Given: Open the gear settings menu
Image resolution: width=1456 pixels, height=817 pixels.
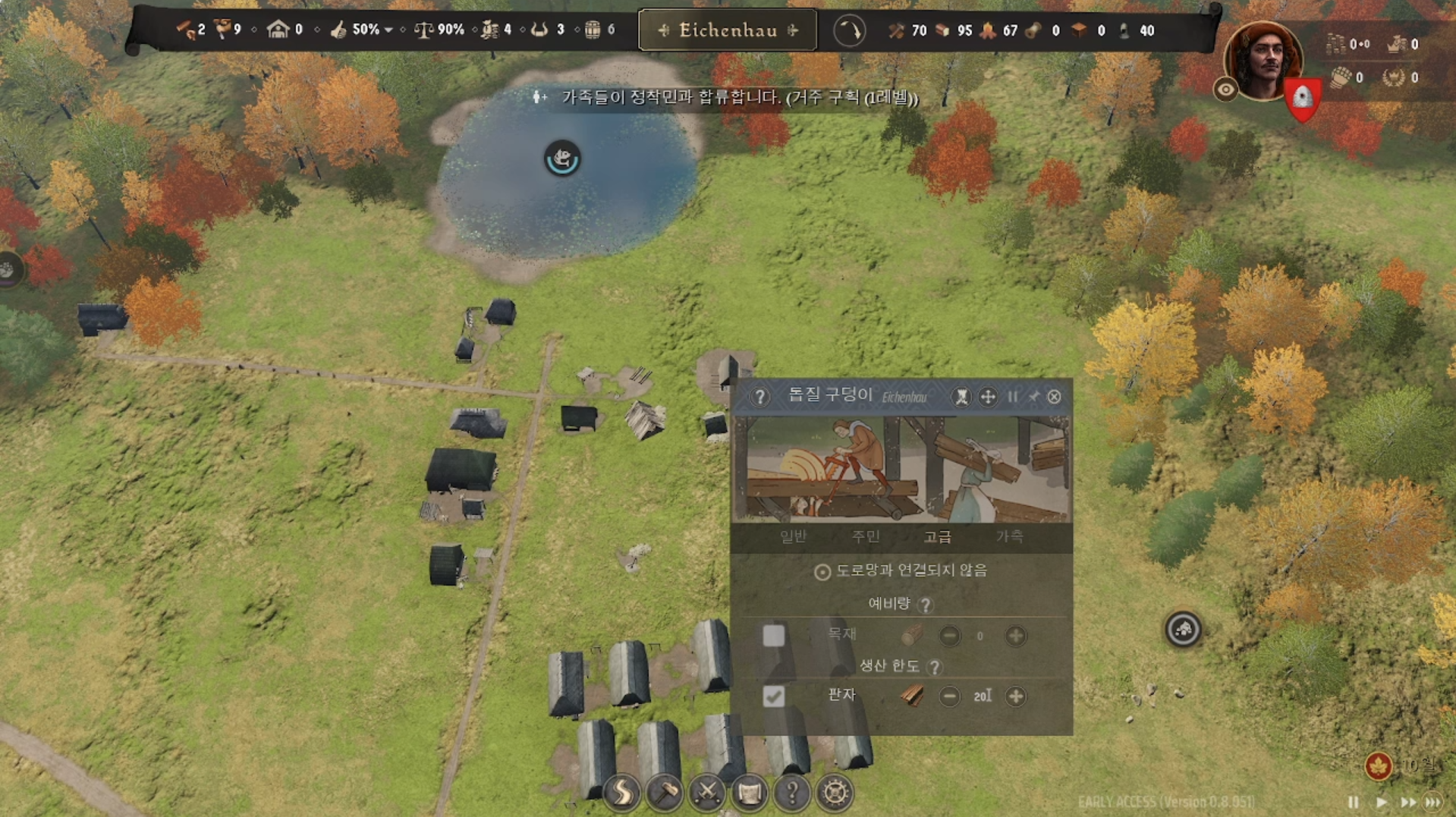Looking at the screenshot, I should 835,793.
